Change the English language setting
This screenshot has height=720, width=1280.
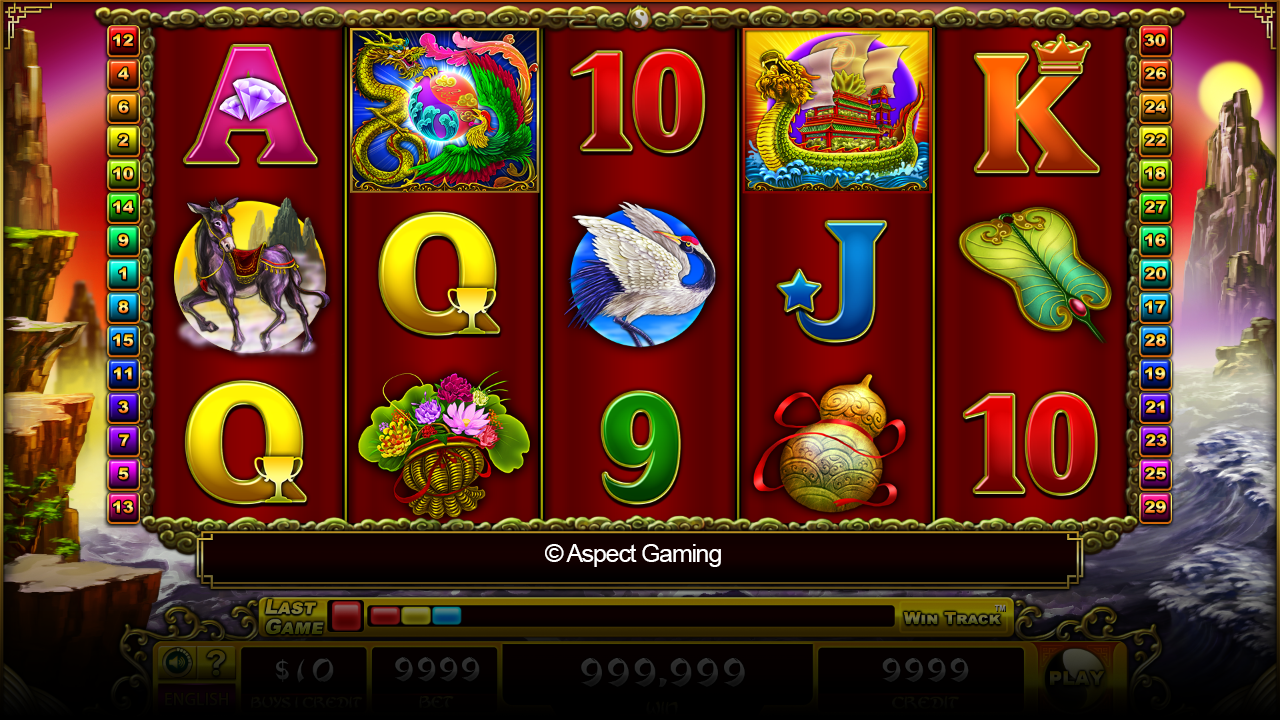click(x=196, y=699)
